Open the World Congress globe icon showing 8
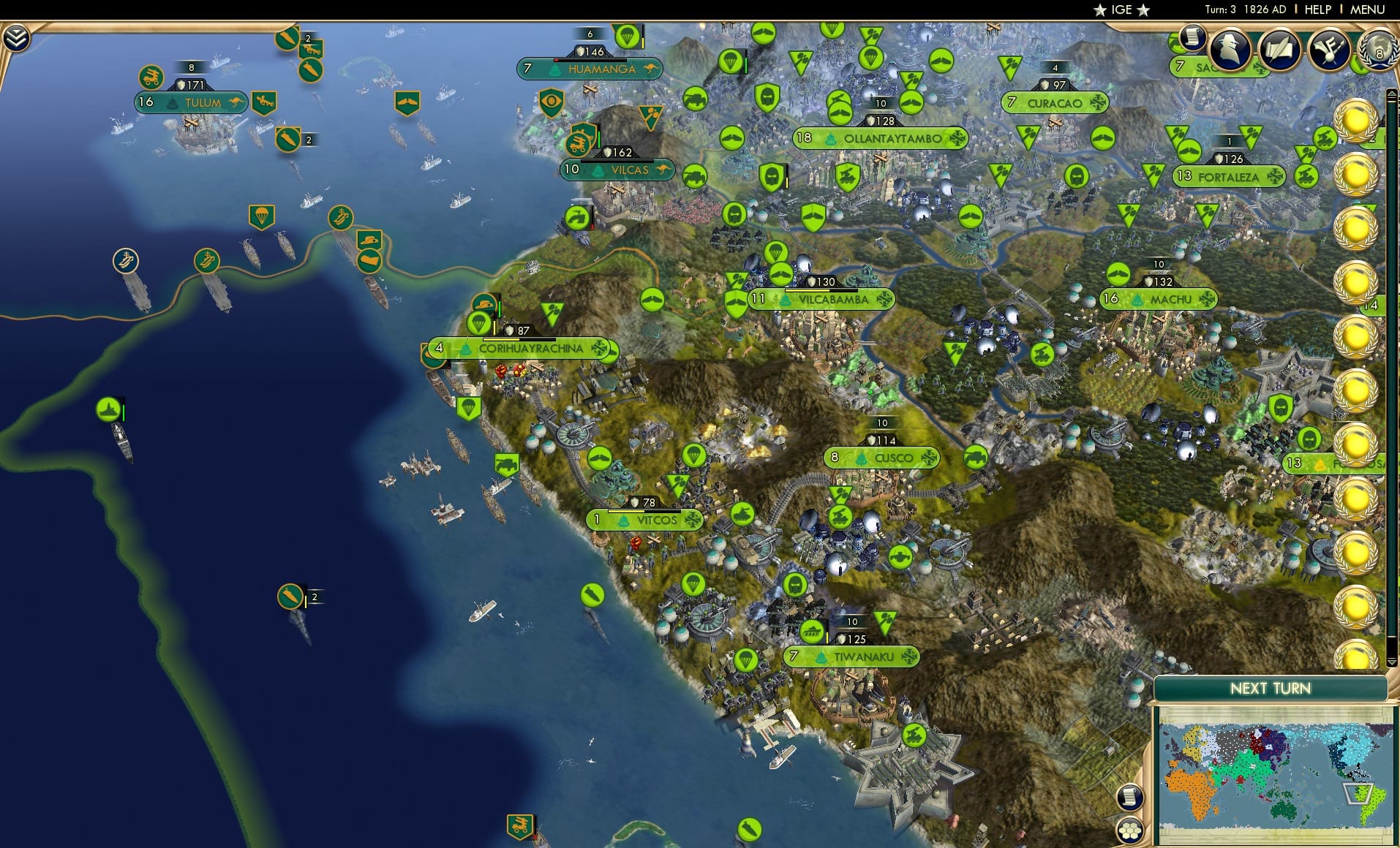The height and width of the screenshot is (848, 1400). [1378, 50]
